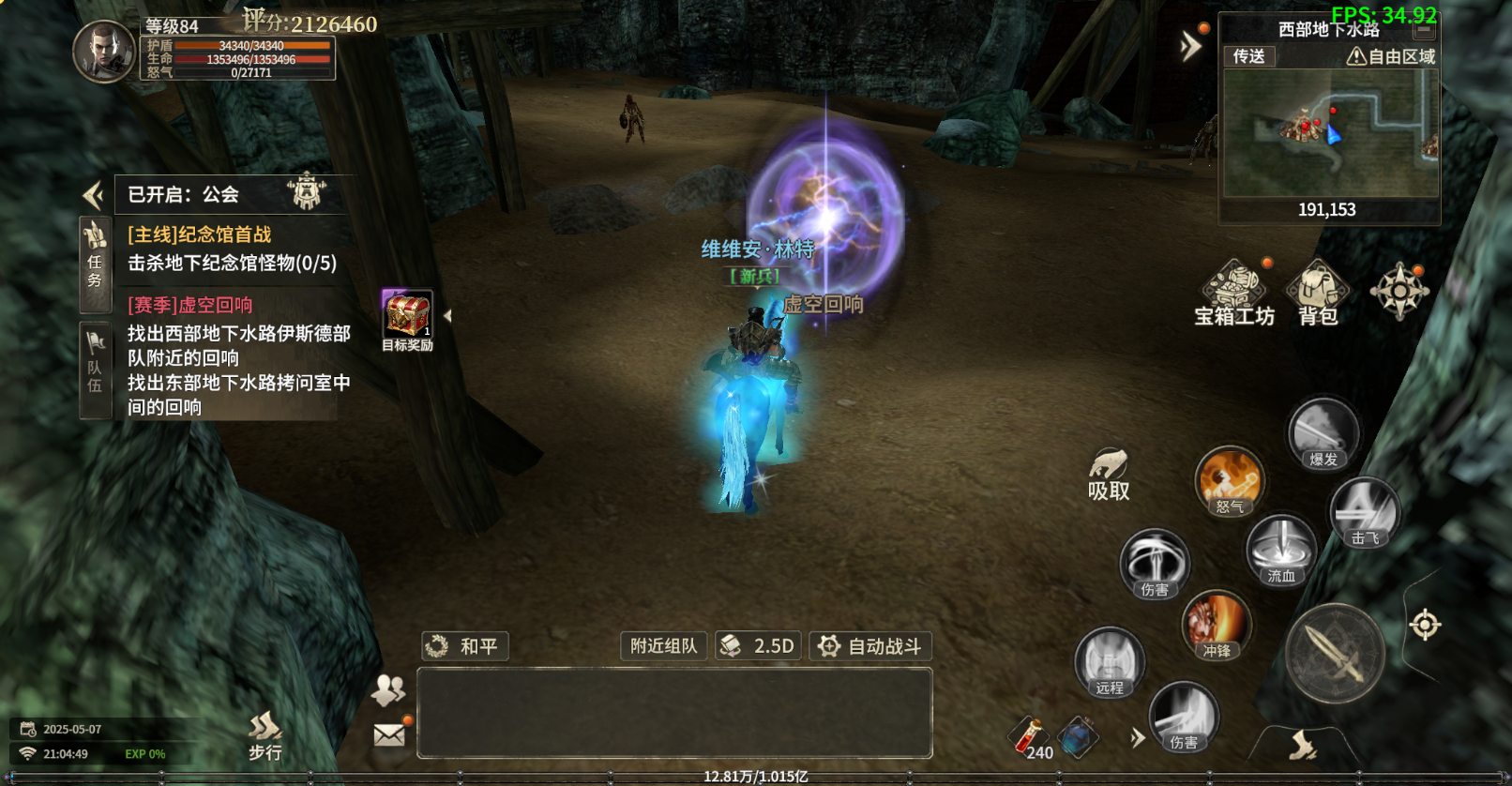Activate the 怒气 rage skill
Screen dimensions: 1512x786
(x=1230, y=480)
